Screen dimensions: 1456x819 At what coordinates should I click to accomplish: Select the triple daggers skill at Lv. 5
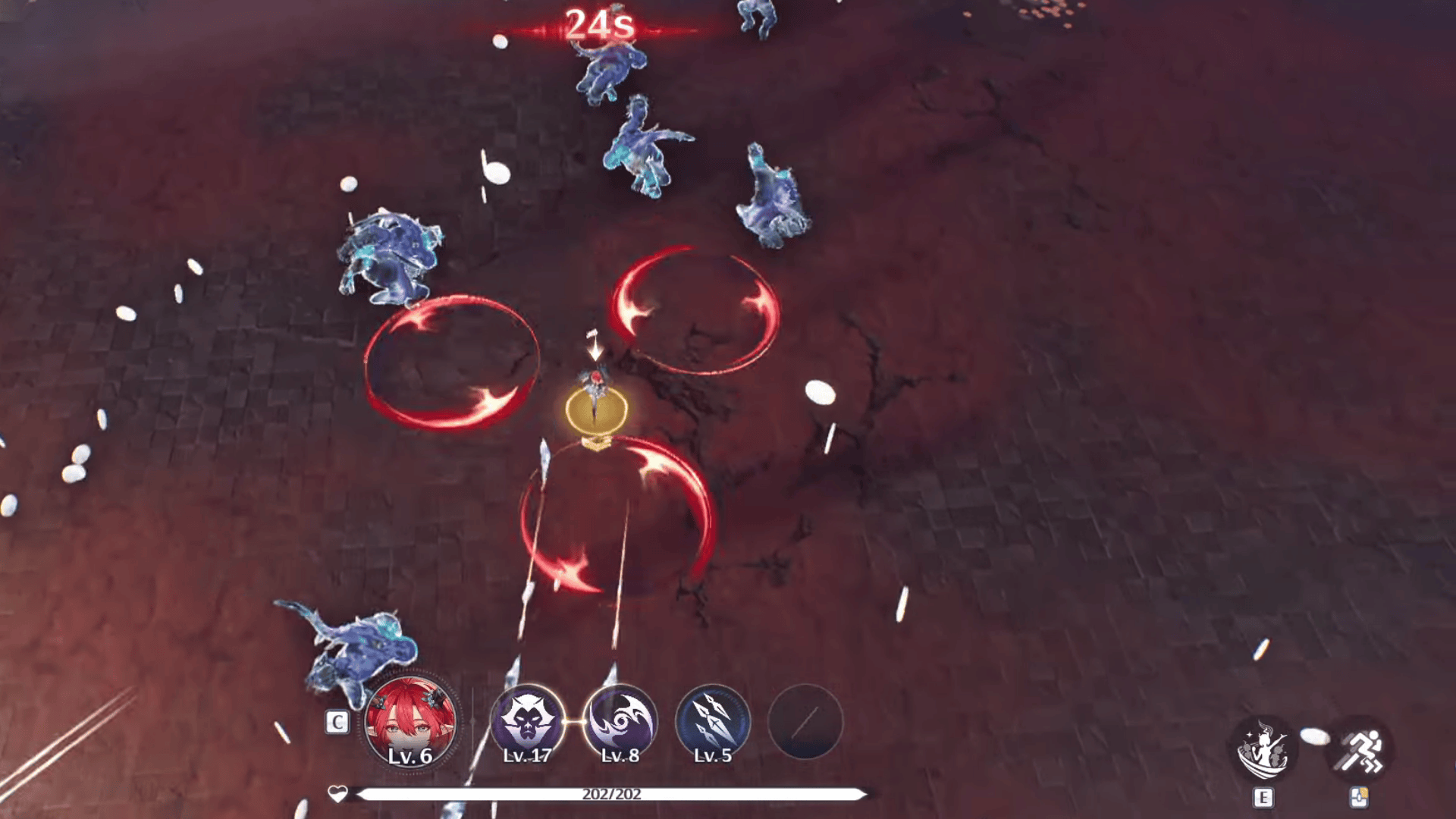click(712, 723)
